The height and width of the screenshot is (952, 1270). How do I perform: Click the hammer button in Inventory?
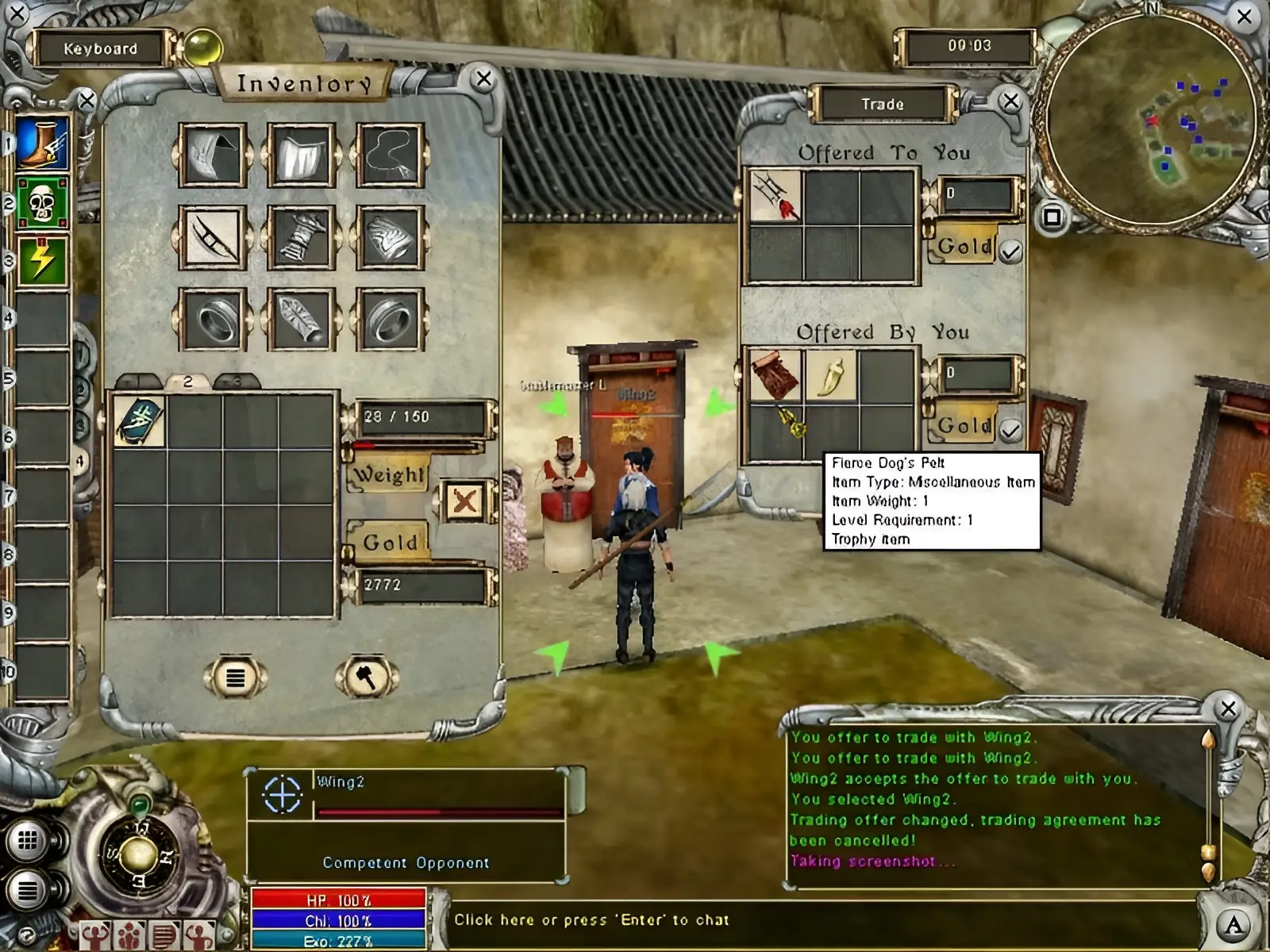click(x=366, y=678)
